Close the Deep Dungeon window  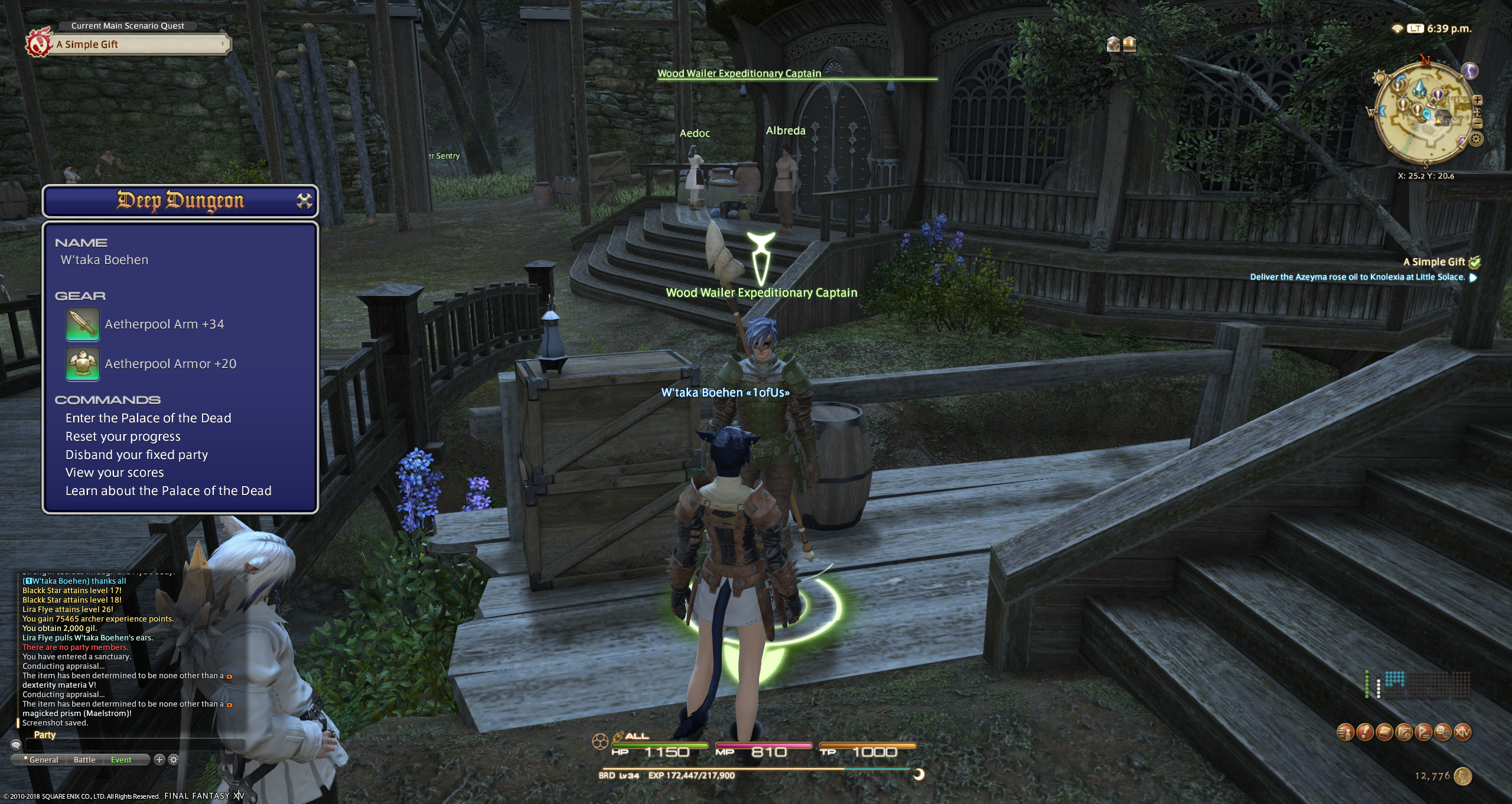tap(304, 201)
